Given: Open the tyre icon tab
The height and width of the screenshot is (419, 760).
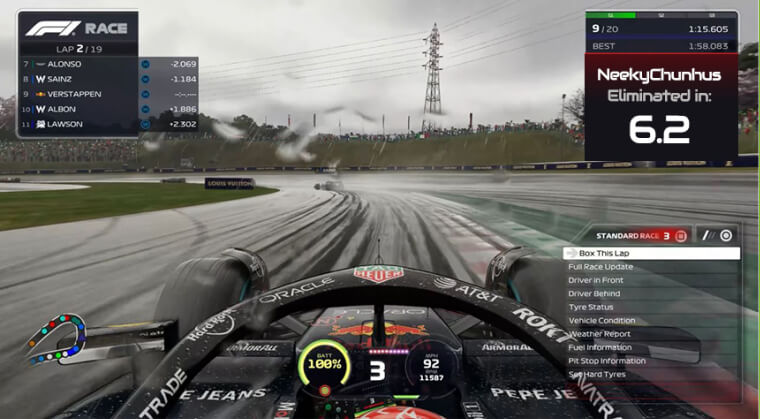Looking at the screenshot, I should (726, 235).
